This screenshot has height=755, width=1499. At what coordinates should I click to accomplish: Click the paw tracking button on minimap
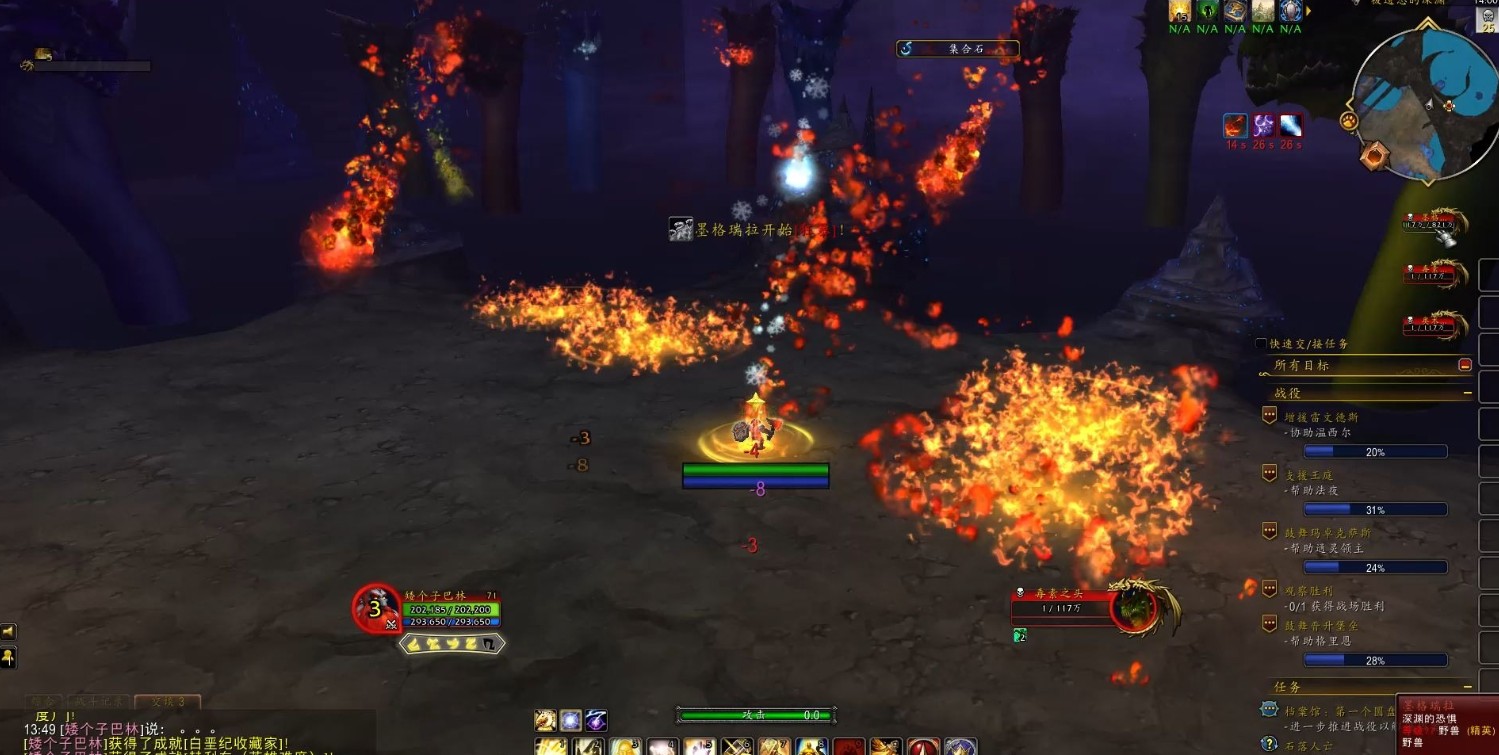1349,121
